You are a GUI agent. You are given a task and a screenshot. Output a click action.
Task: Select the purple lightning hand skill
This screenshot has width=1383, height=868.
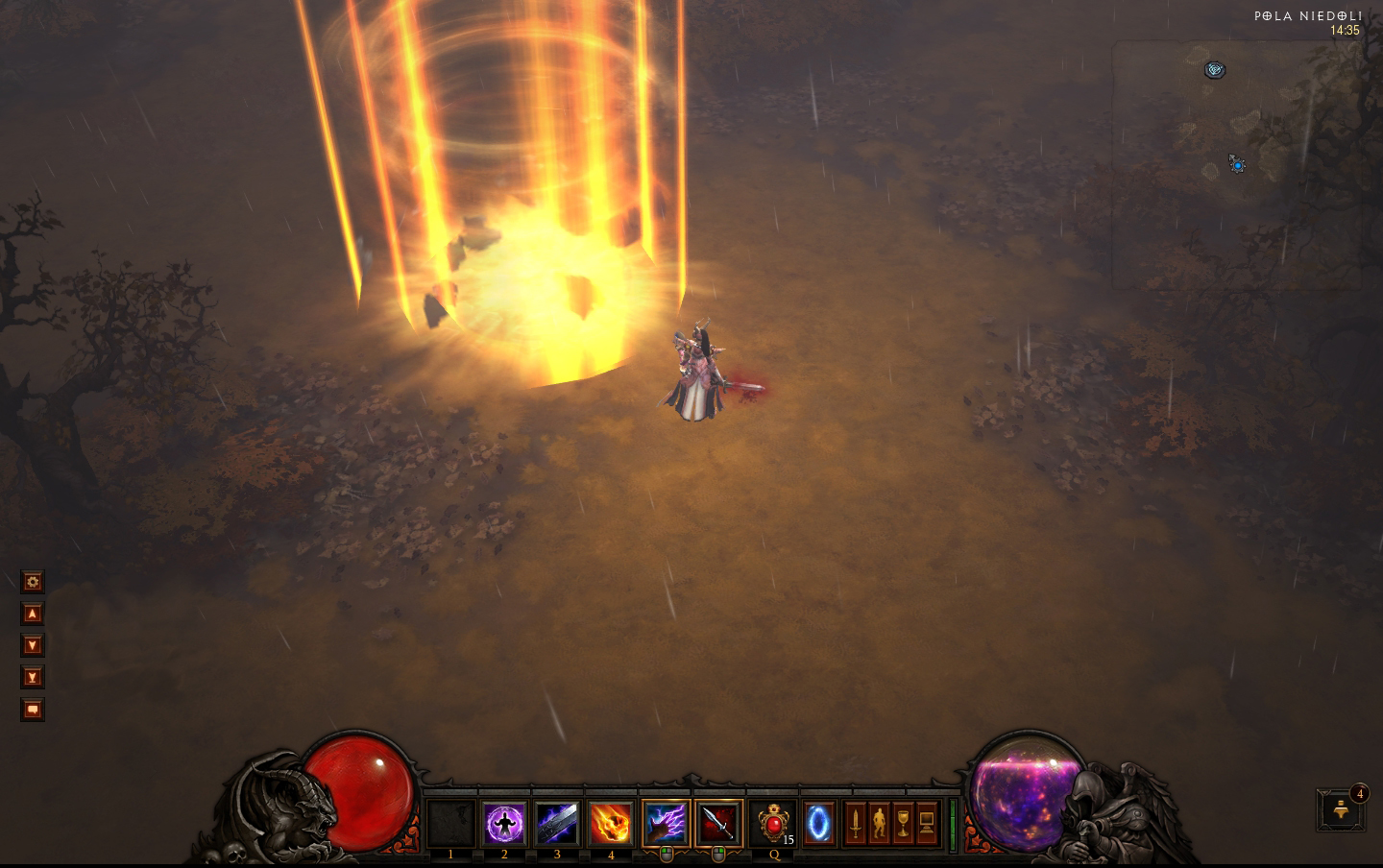666,823
